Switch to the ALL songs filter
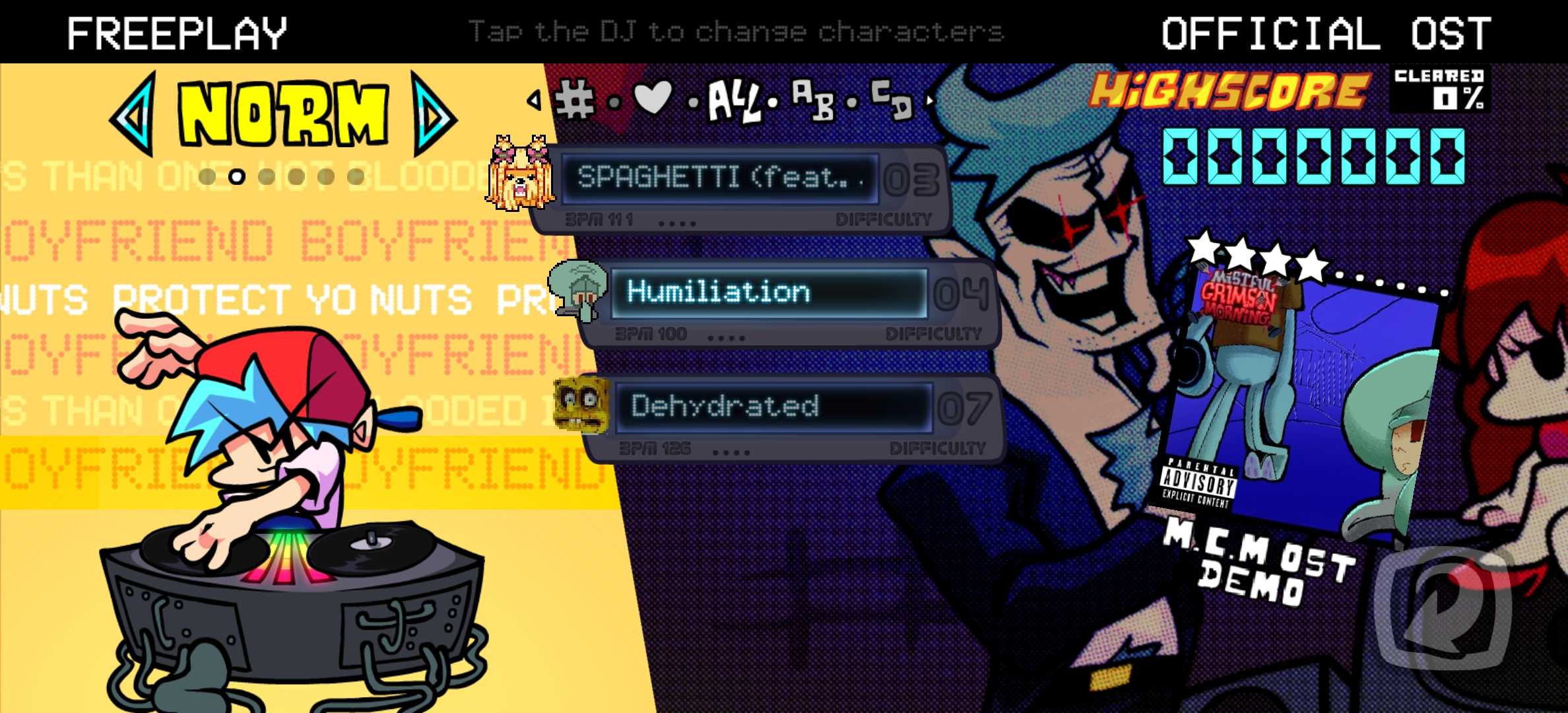The height and width of the screenshot is (713, 1568). pos(733,102)
